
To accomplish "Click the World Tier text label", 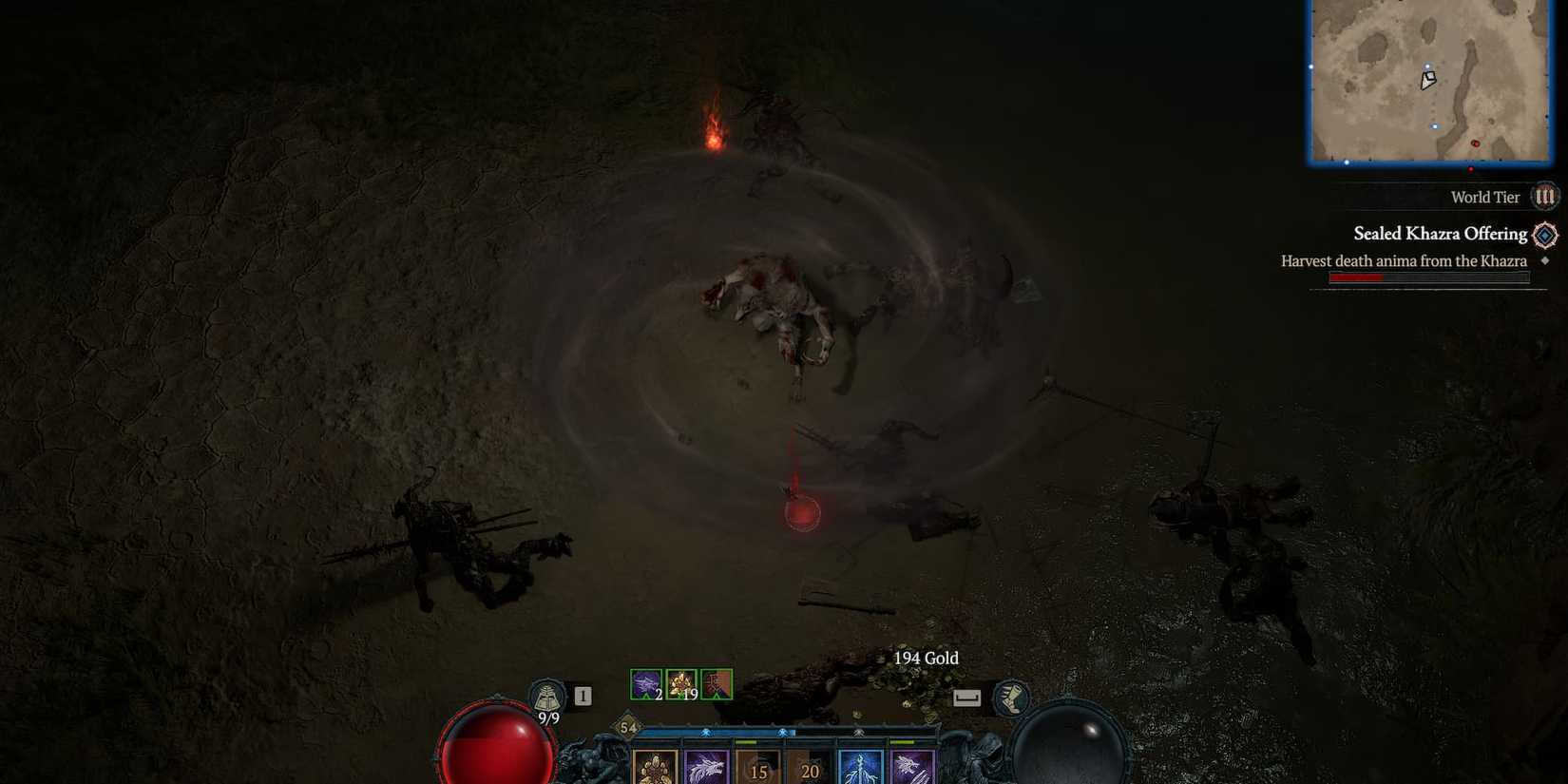I will click(x=1484, y=197).
